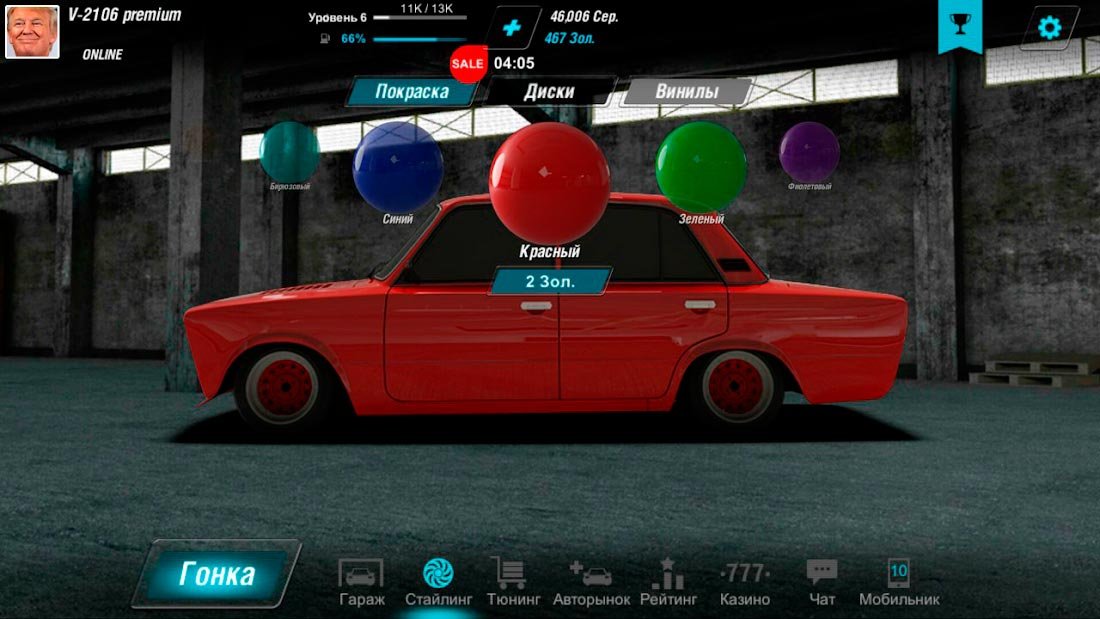Check the Мобильник phone
Image resolution: width=1100 pixels, height=619 pixels.
coord(899,583)
